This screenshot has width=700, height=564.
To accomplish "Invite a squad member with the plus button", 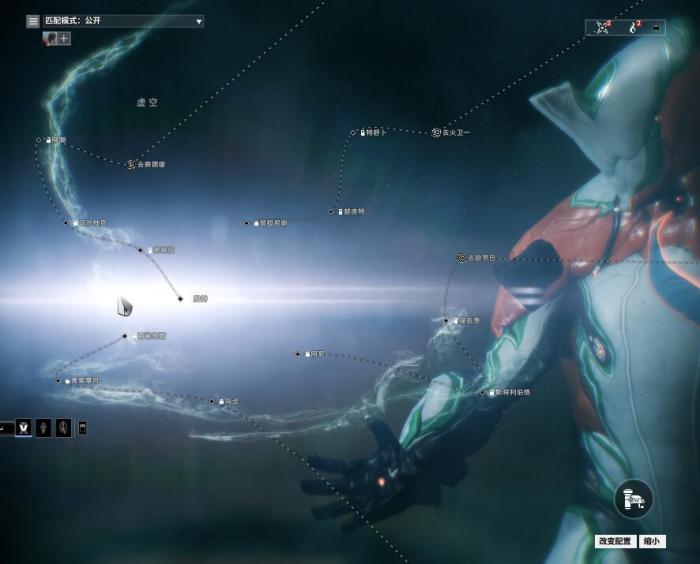I will pos(65,38).
